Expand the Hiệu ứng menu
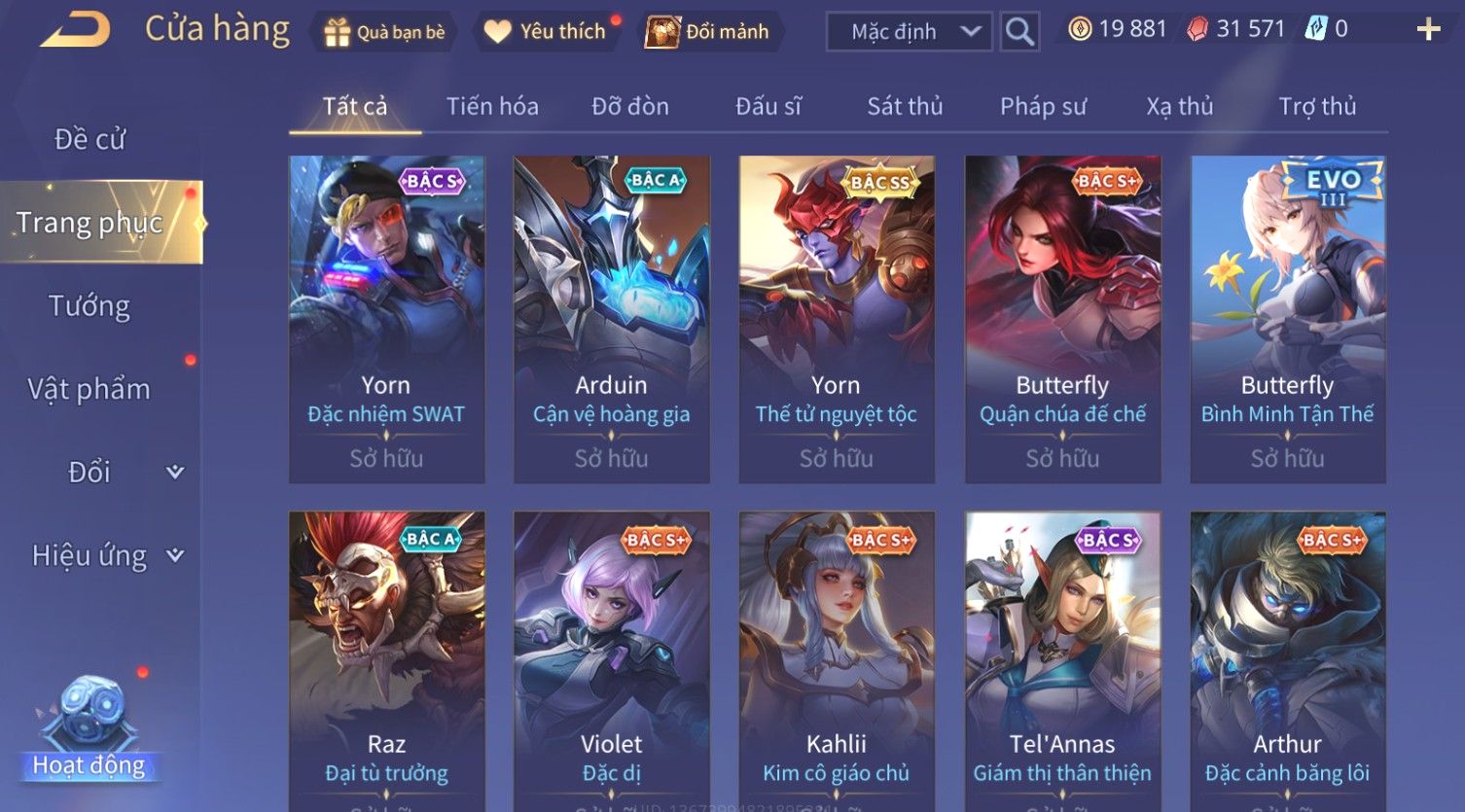The height and width of the screenshot is (812, 1465). coord(107,555)
